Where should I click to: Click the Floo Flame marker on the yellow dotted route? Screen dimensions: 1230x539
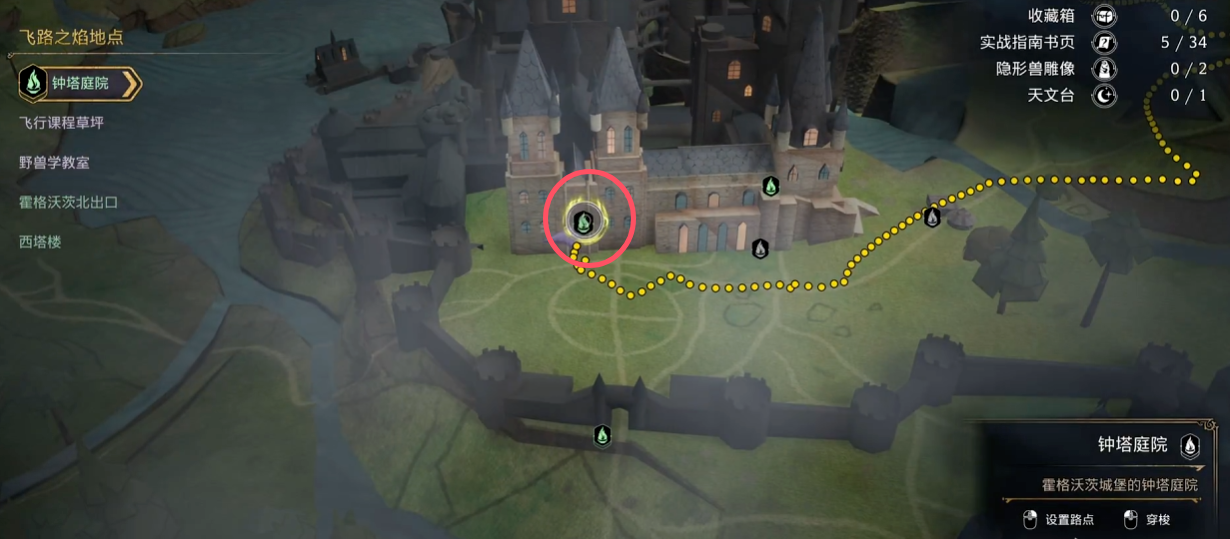933,216
